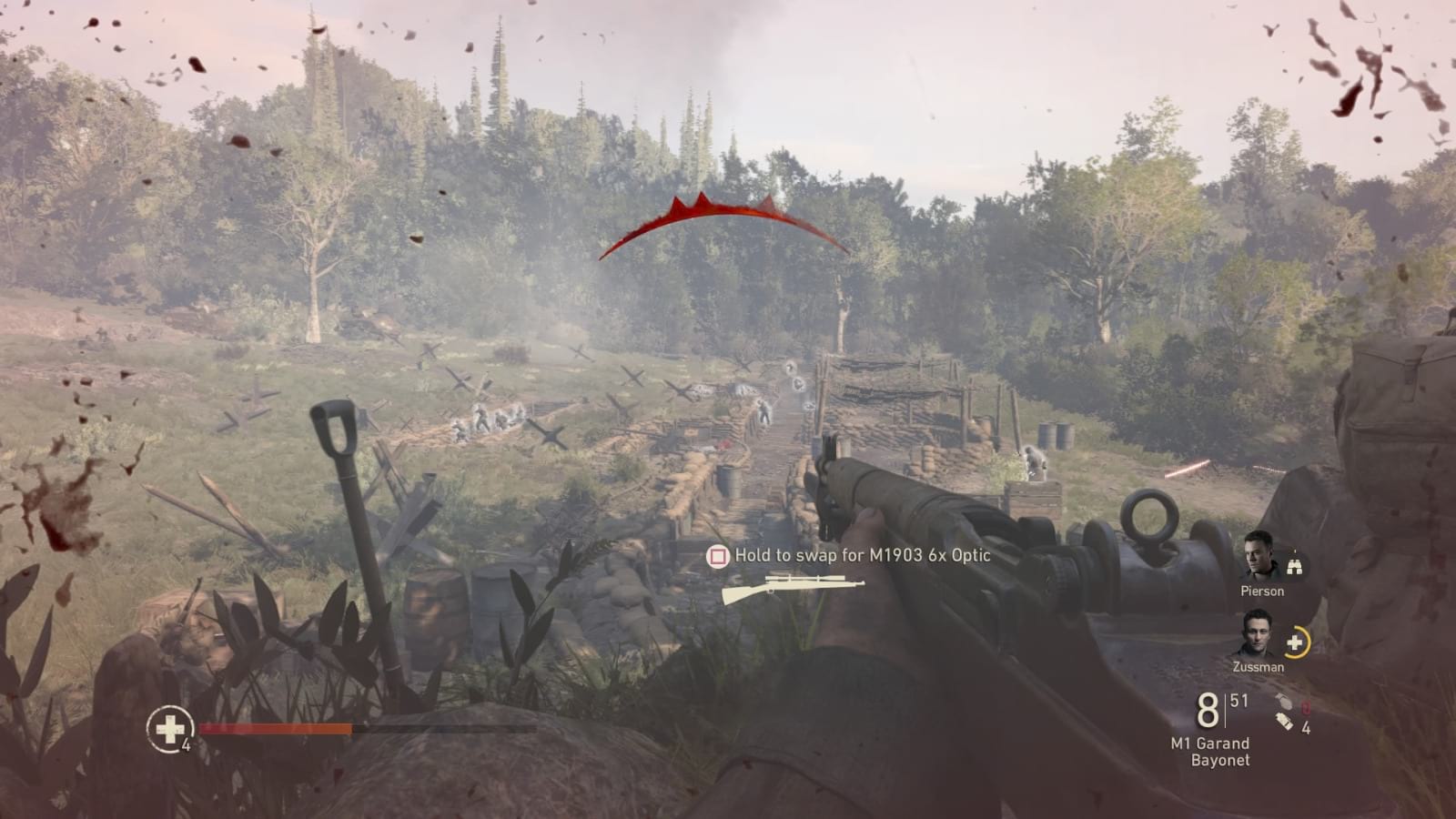The height and width of the screenshot is (819, 1456).
Task: Click the square button prompt icon
Action: coord(718,555)
